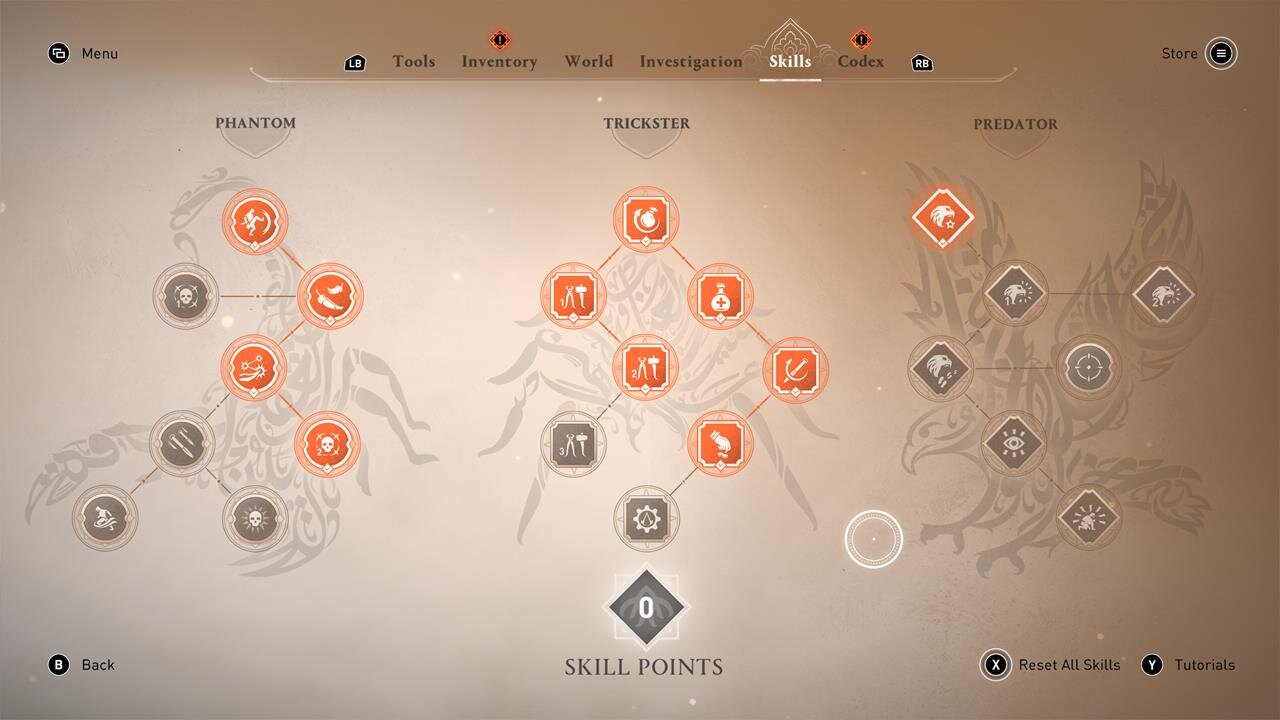Select the skull skill at Phantom's bottom
The image size is (1280, 720).
pyautogui.click(x=255, y=517)
